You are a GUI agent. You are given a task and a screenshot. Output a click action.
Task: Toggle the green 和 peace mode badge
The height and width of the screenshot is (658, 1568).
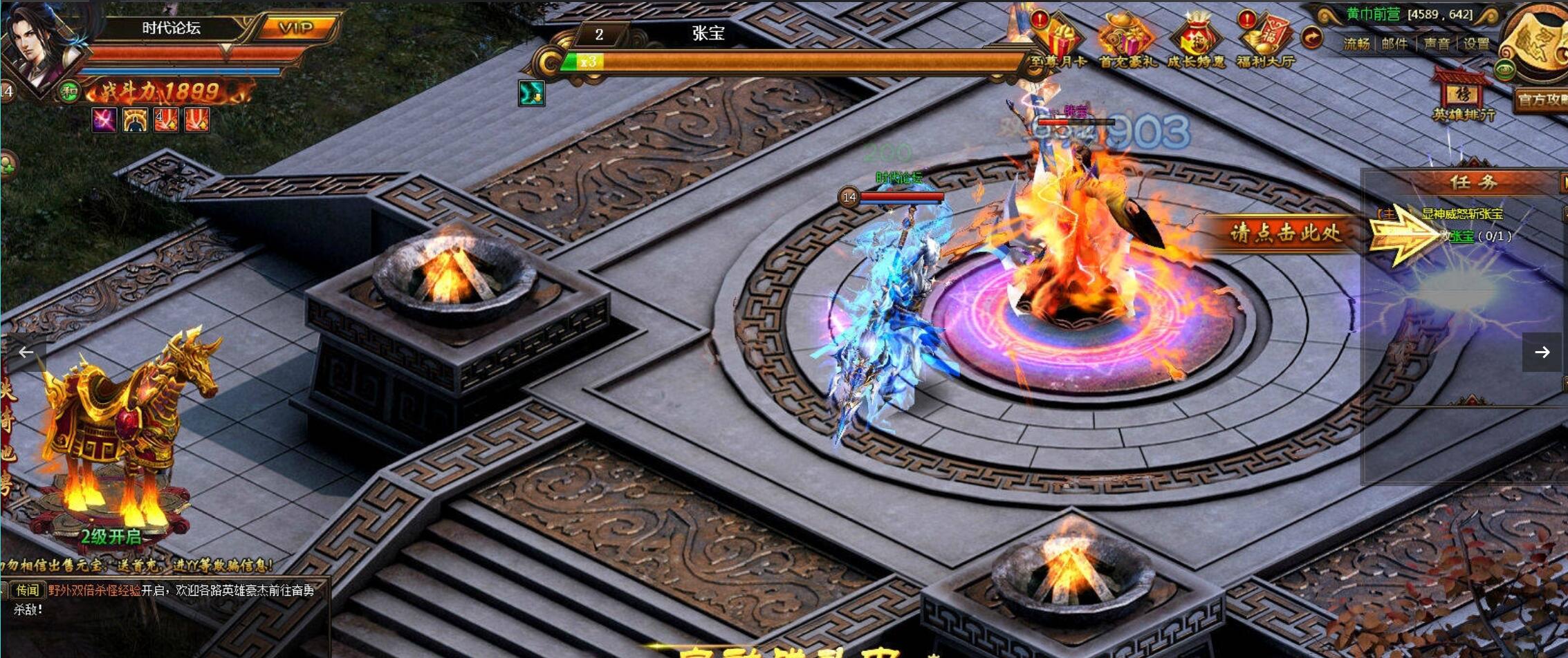pos(68,91)
